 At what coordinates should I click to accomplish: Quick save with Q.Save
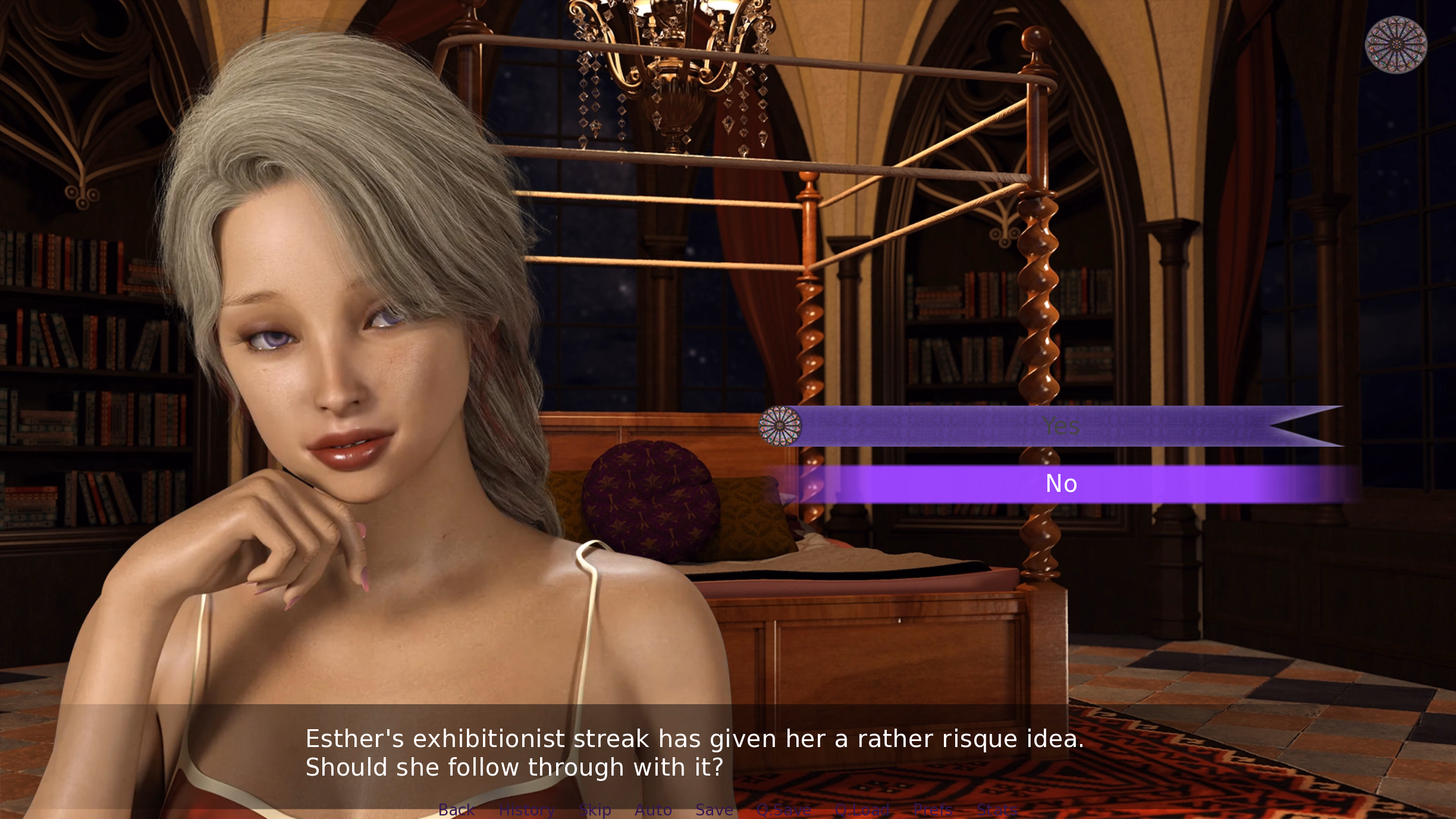point(784,809)
